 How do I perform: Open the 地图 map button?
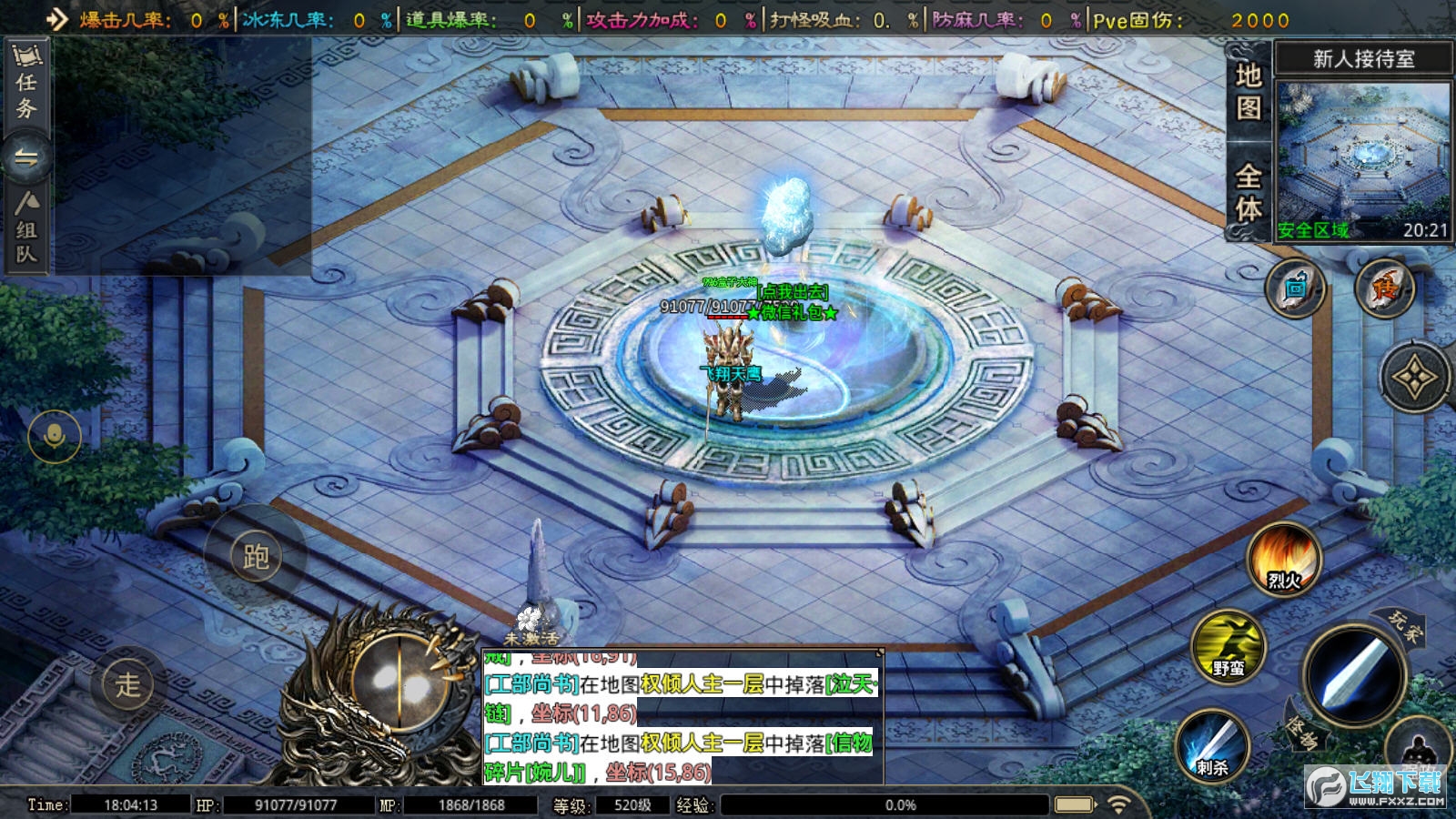click(x=1249, y=91)
